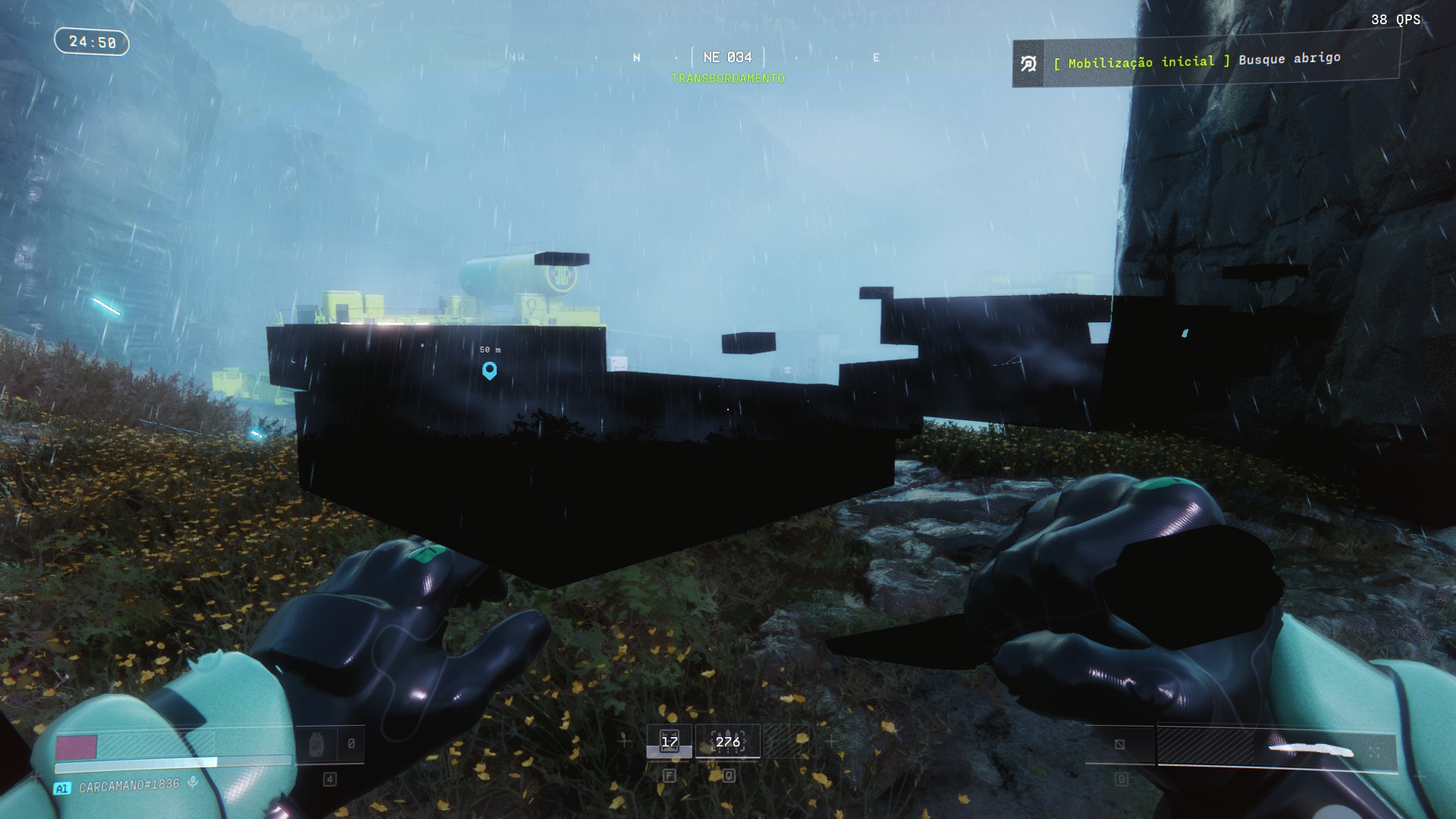Choose the equipped knife weapon slot

[1276, 748]
